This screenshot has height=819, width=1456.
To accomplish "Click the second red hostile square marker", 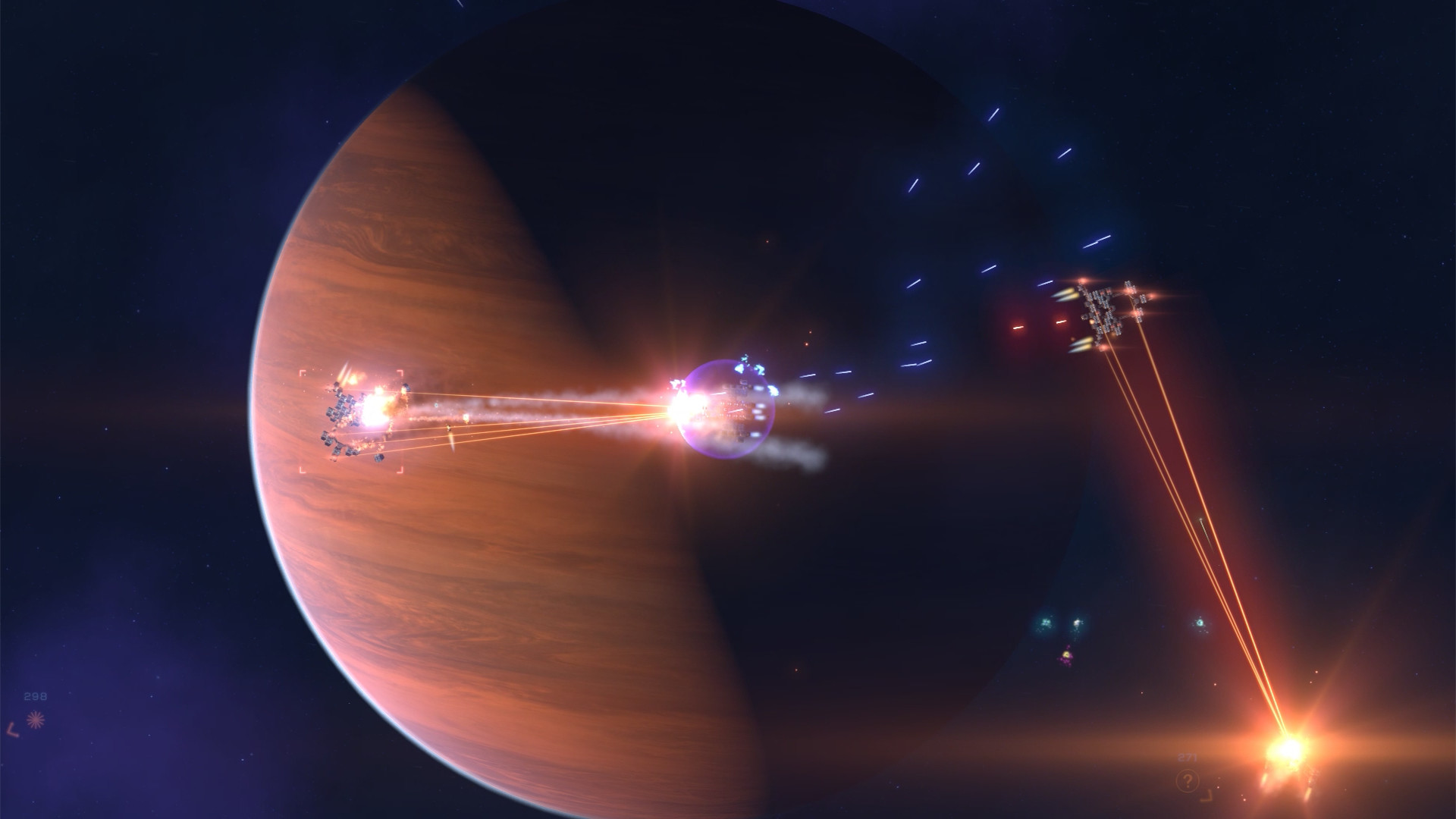I will click(x=1061, y=322).
